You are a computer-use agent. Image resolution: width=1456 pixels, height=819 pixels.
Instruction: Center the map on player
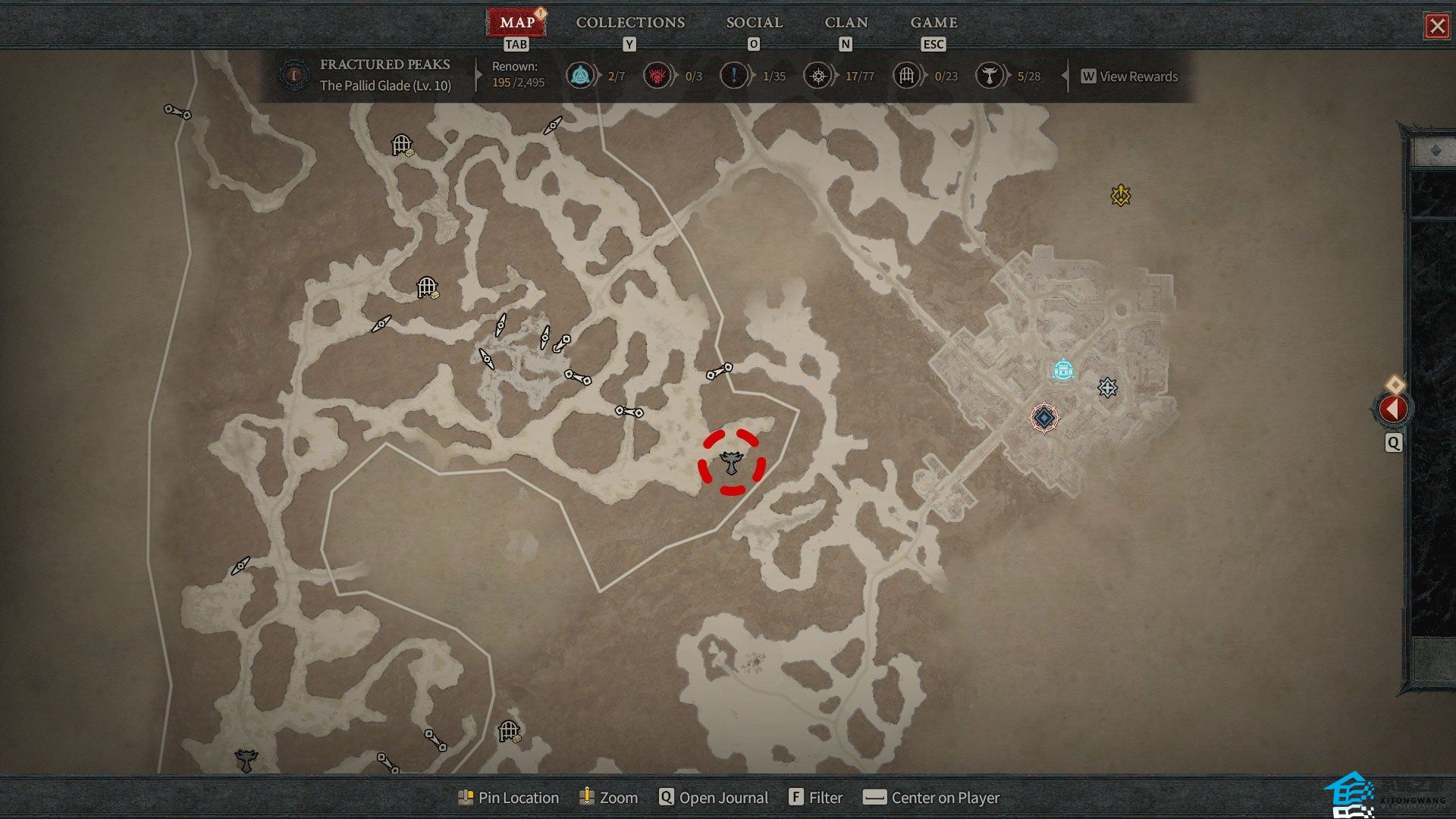click(x=932, y=798)
